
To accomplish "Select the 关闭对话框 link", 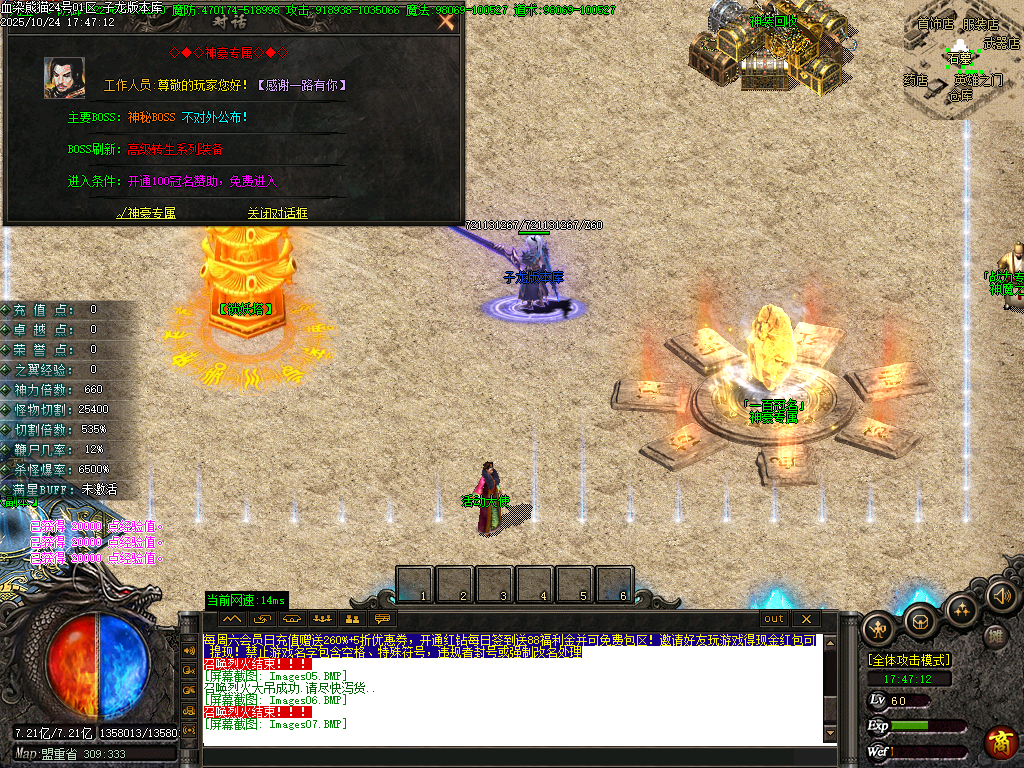I will coord(278,213).
